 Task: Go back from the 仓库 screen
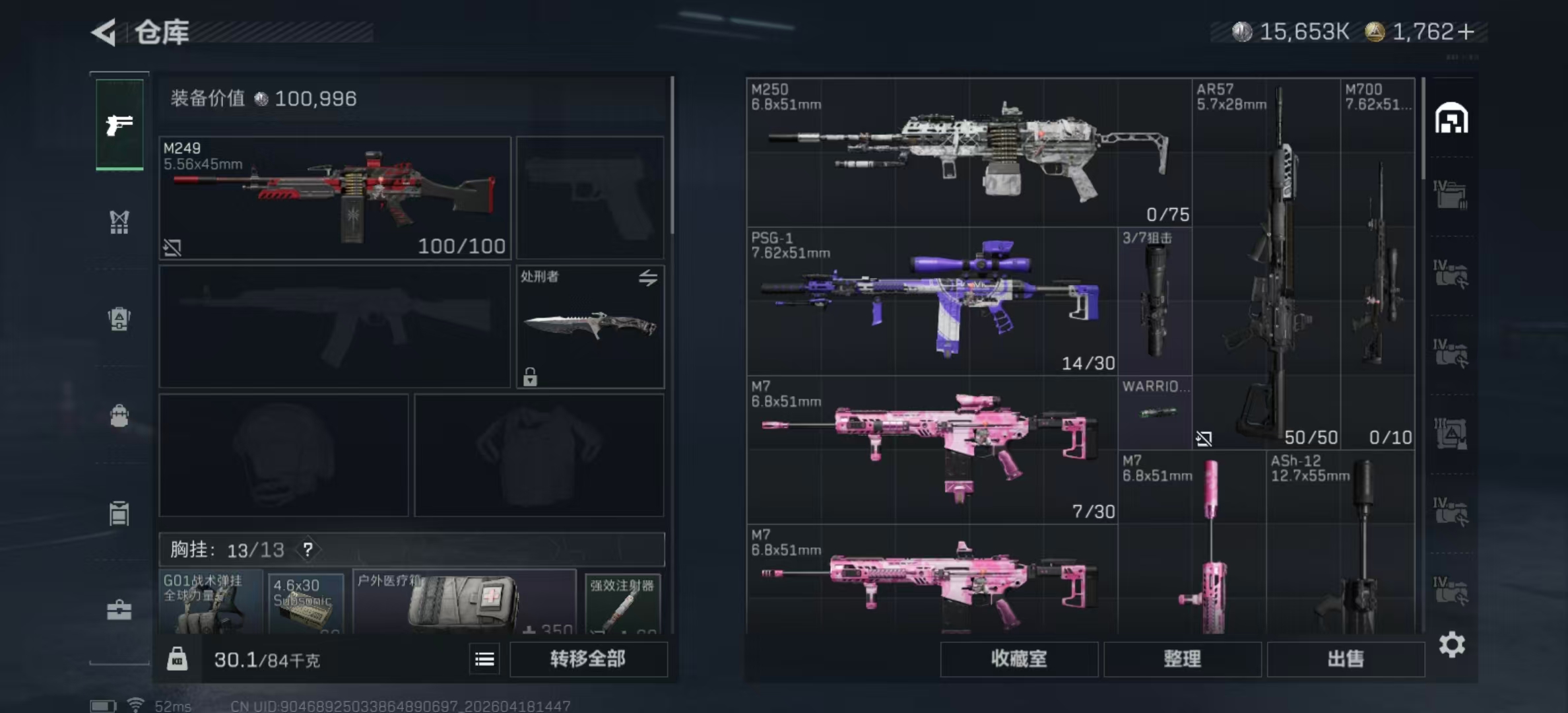[x=104, y=32]
